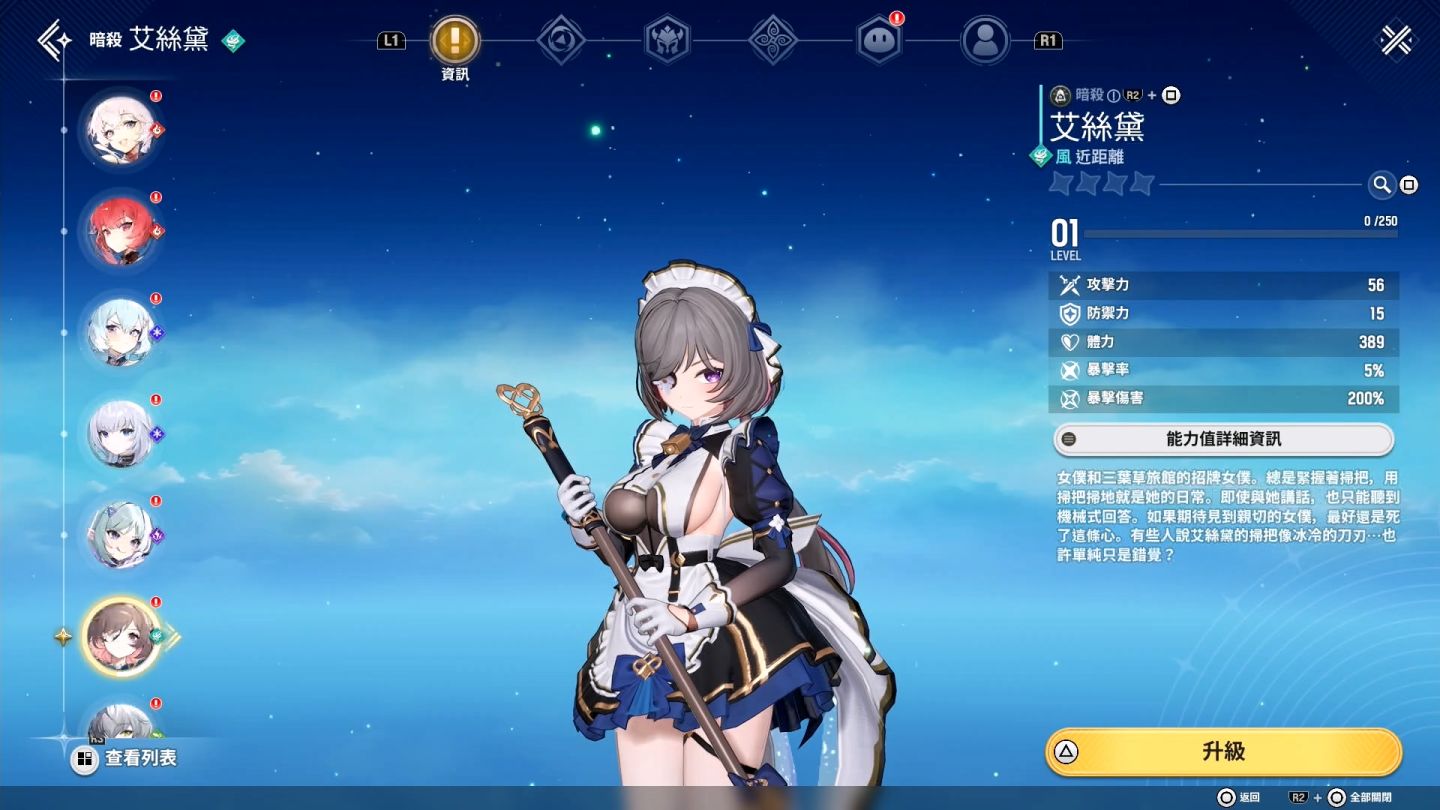The image size is (1440, 810).
Task: Open the 查看列表 character list
Action: coord(127,758)
